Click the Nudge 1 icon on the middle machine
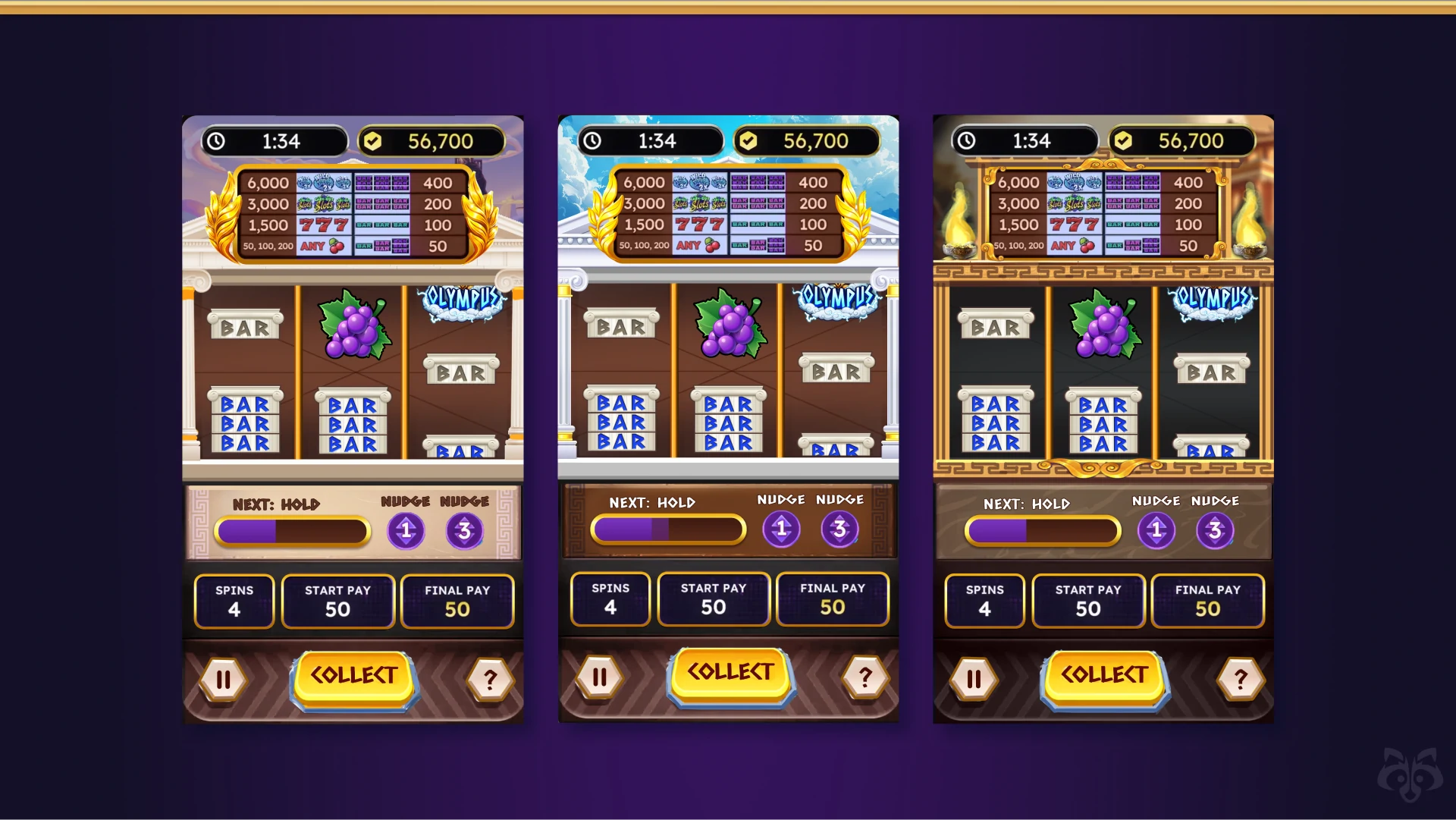1456x820 pixels. pyautogui.click(x=783, y=529)
